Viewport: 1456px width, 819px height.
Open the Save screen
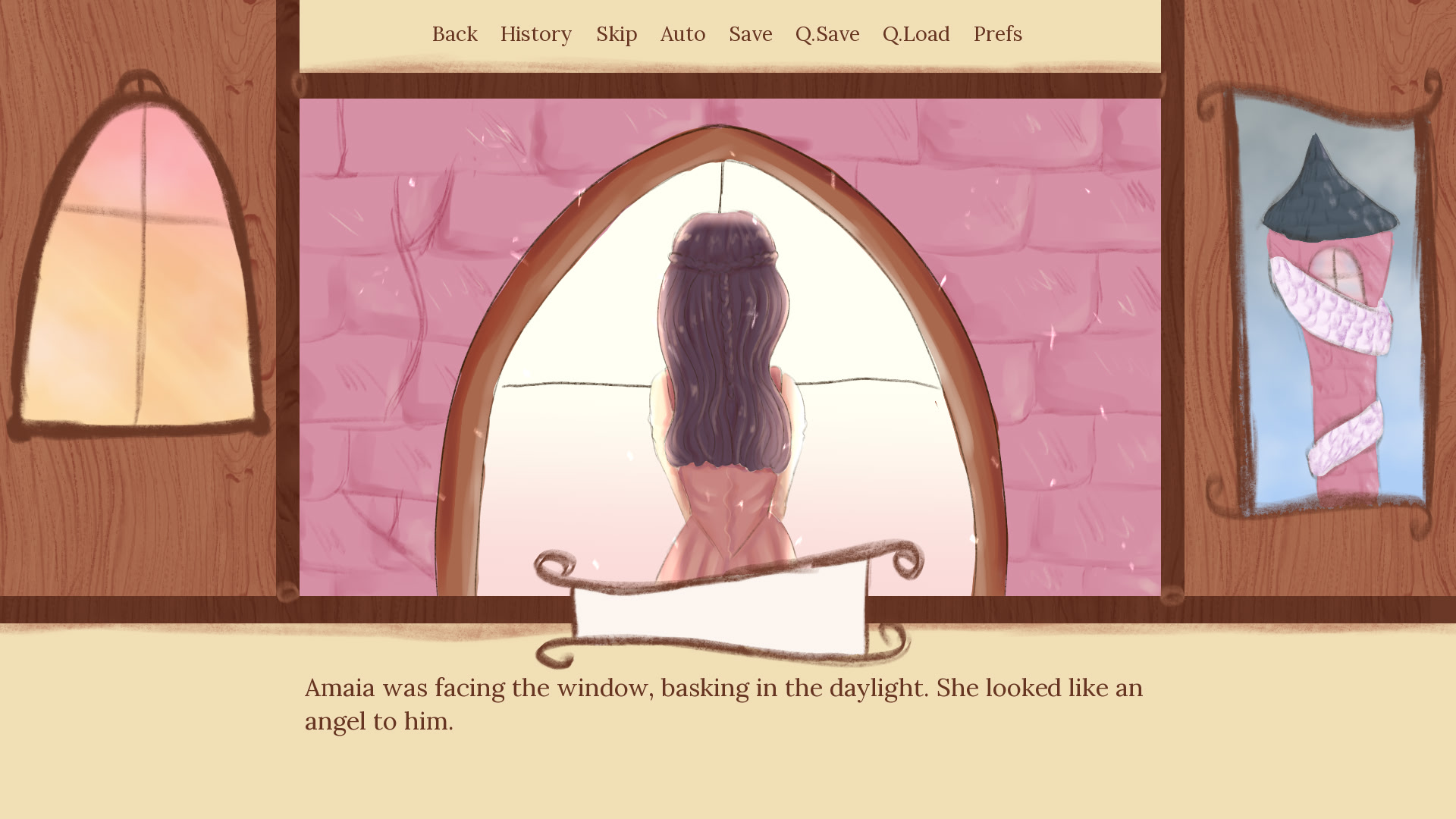(x=750, y=34)
